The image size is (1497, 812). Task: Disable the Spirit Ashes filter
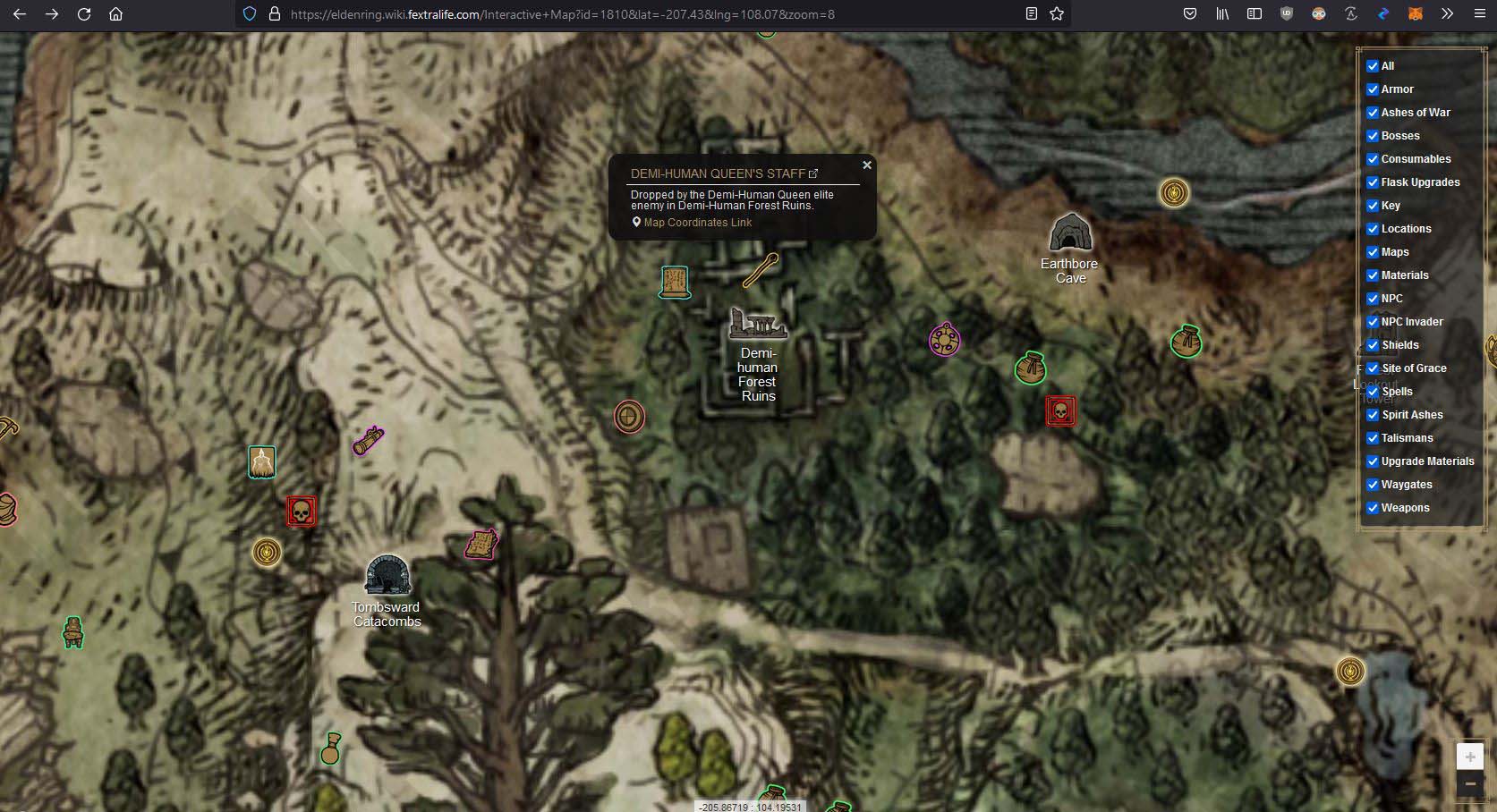tap(1373, 415)
